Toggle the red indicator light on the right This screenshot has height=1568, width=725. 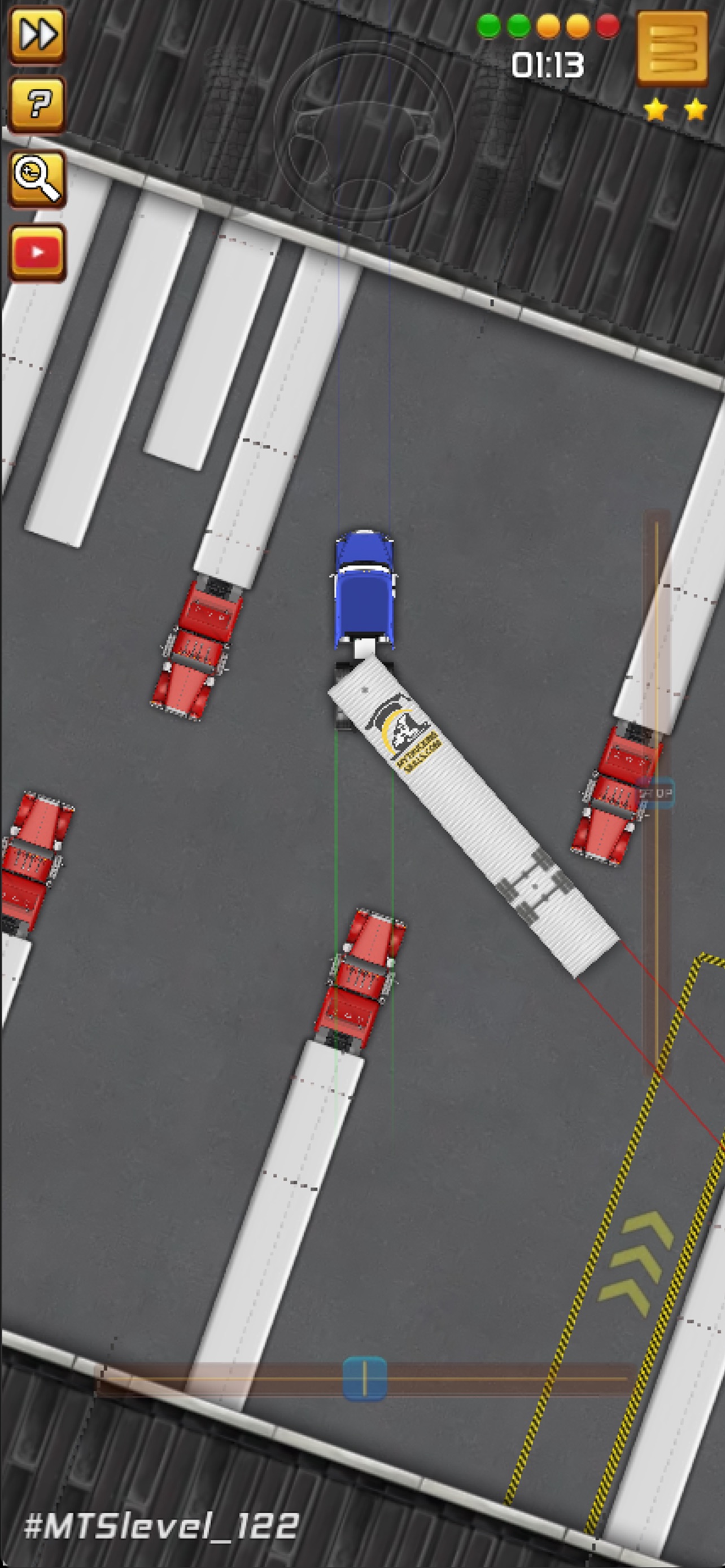pos(609,24)
